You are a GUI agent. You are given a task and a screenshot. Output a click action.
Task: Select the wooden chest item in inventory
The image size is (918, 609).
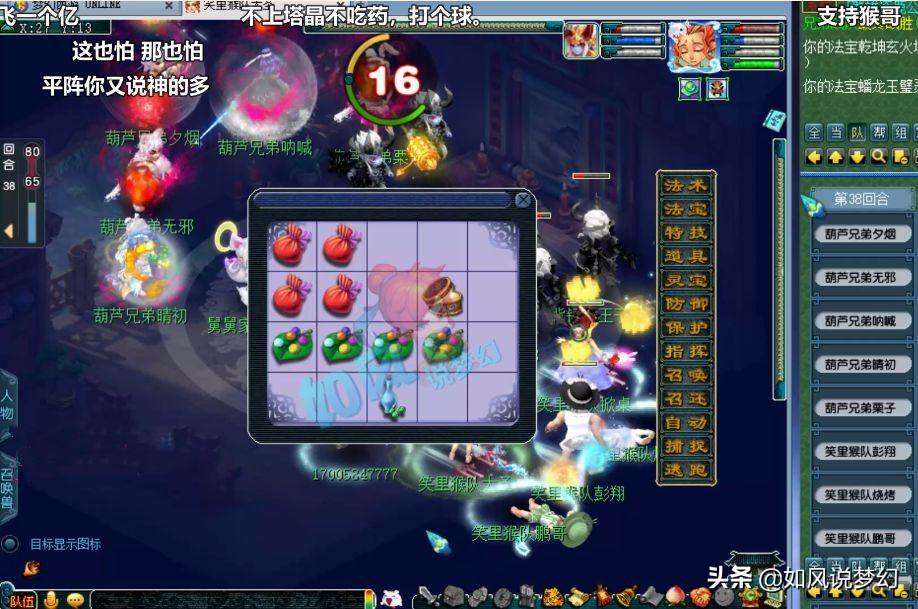point(441,295)
